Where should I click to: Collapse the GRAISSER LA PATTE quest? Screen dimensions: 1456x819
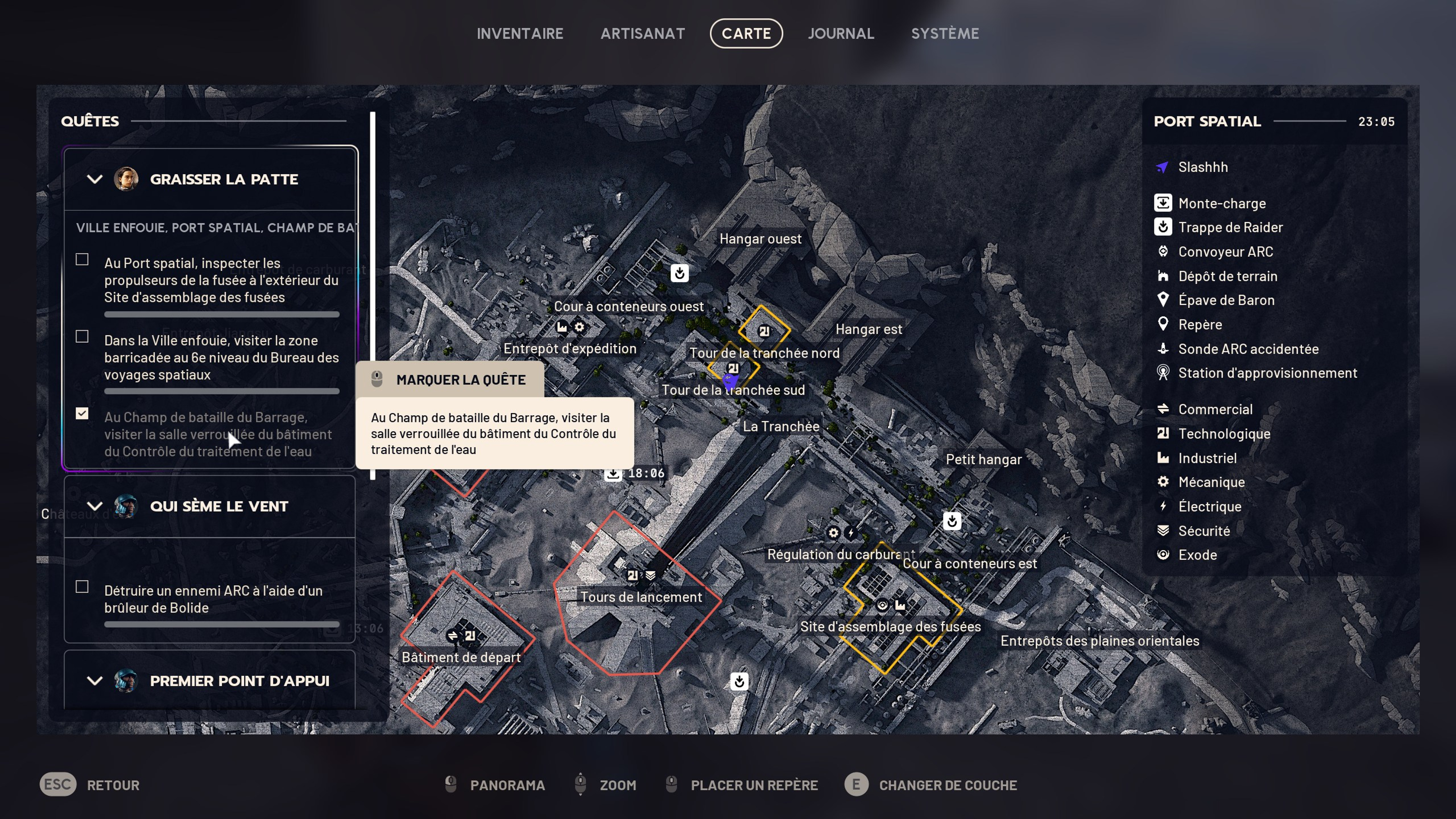(94, 179)
